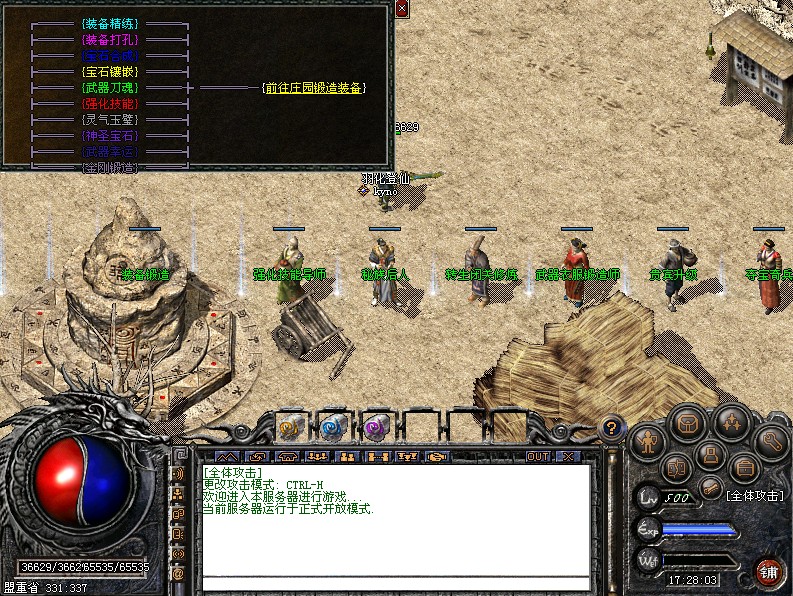
Task: Use the yellow scroll in the belt
Action: point(289,427)
